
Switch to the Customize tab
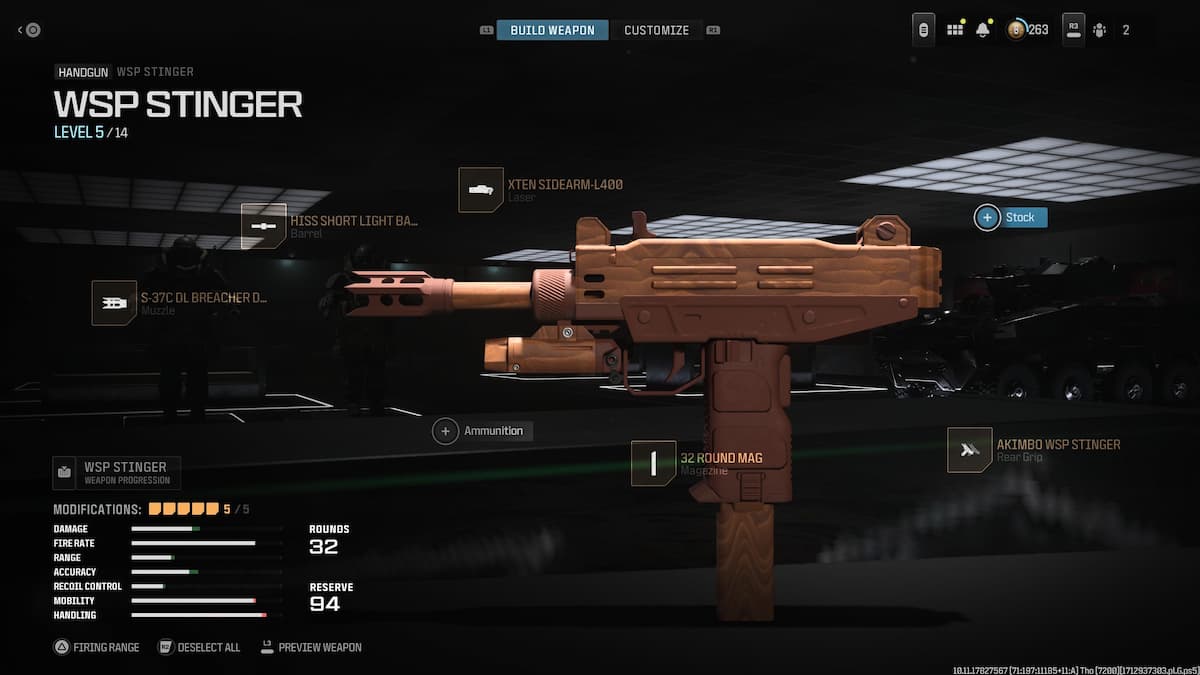(656, 30)
